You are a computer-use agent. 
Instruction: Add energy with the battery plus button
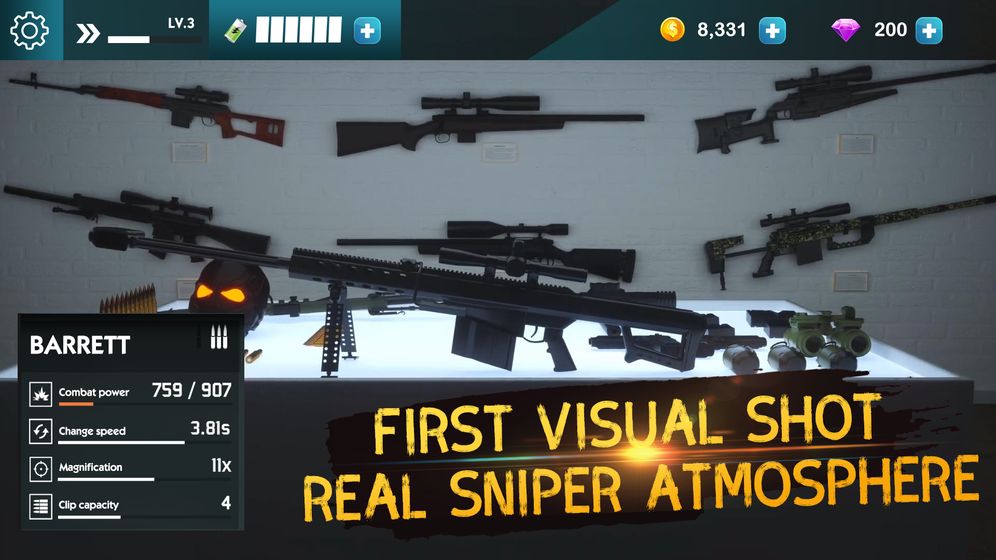tap(368, 31)
